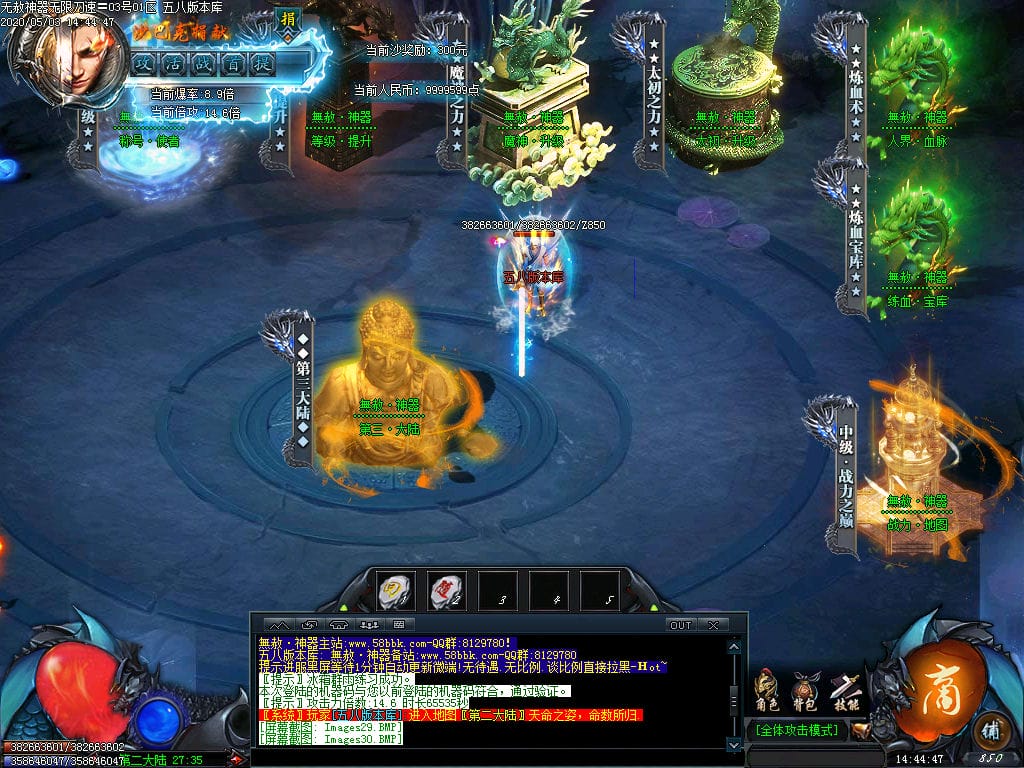Click the 捐 donate badge
The height and width of the screenshot is (768, 1024).
288,20
